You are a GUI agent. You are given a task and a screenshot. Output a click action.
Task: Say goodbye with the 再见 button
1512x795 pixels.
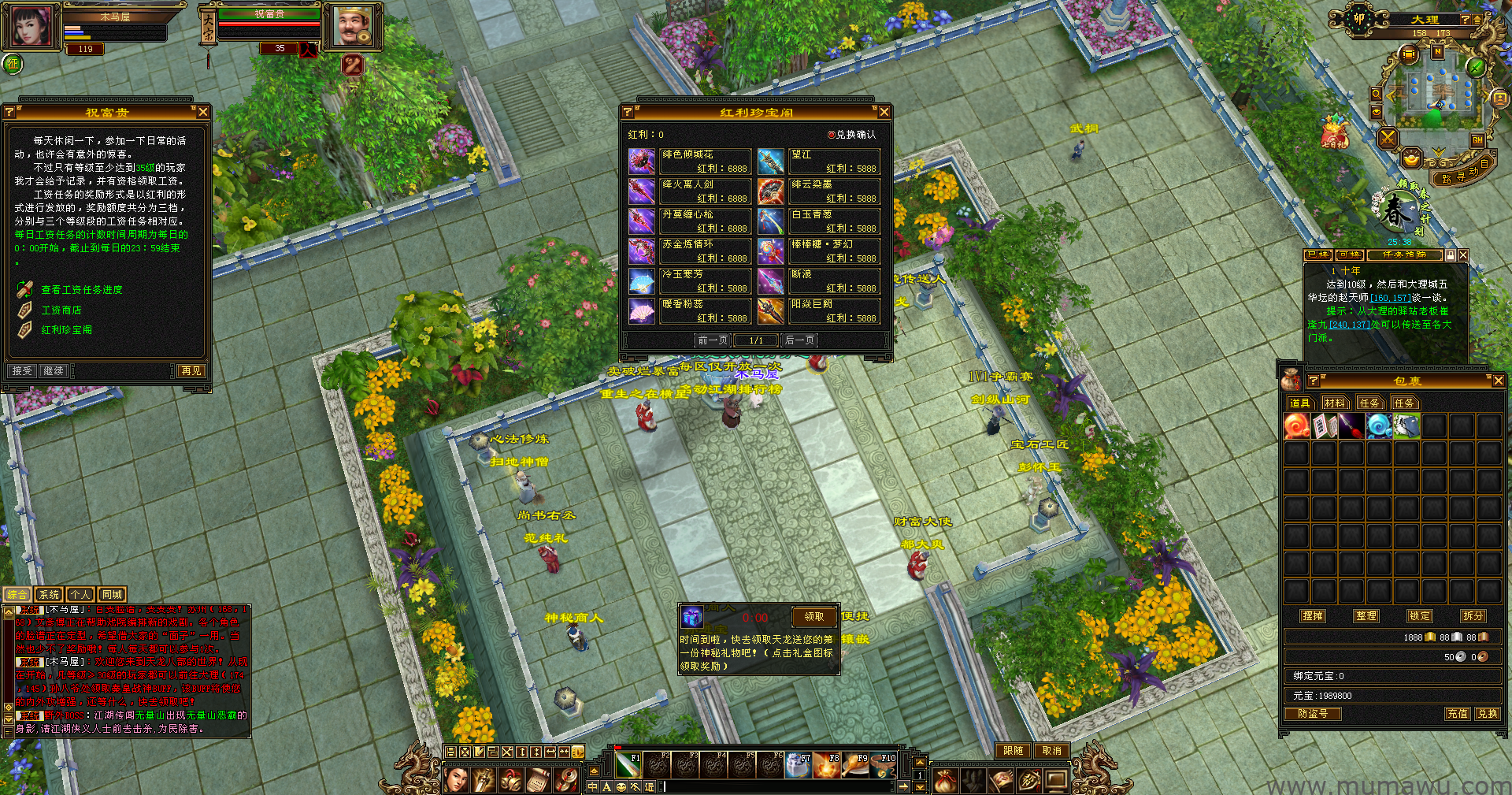pos(191,371)
